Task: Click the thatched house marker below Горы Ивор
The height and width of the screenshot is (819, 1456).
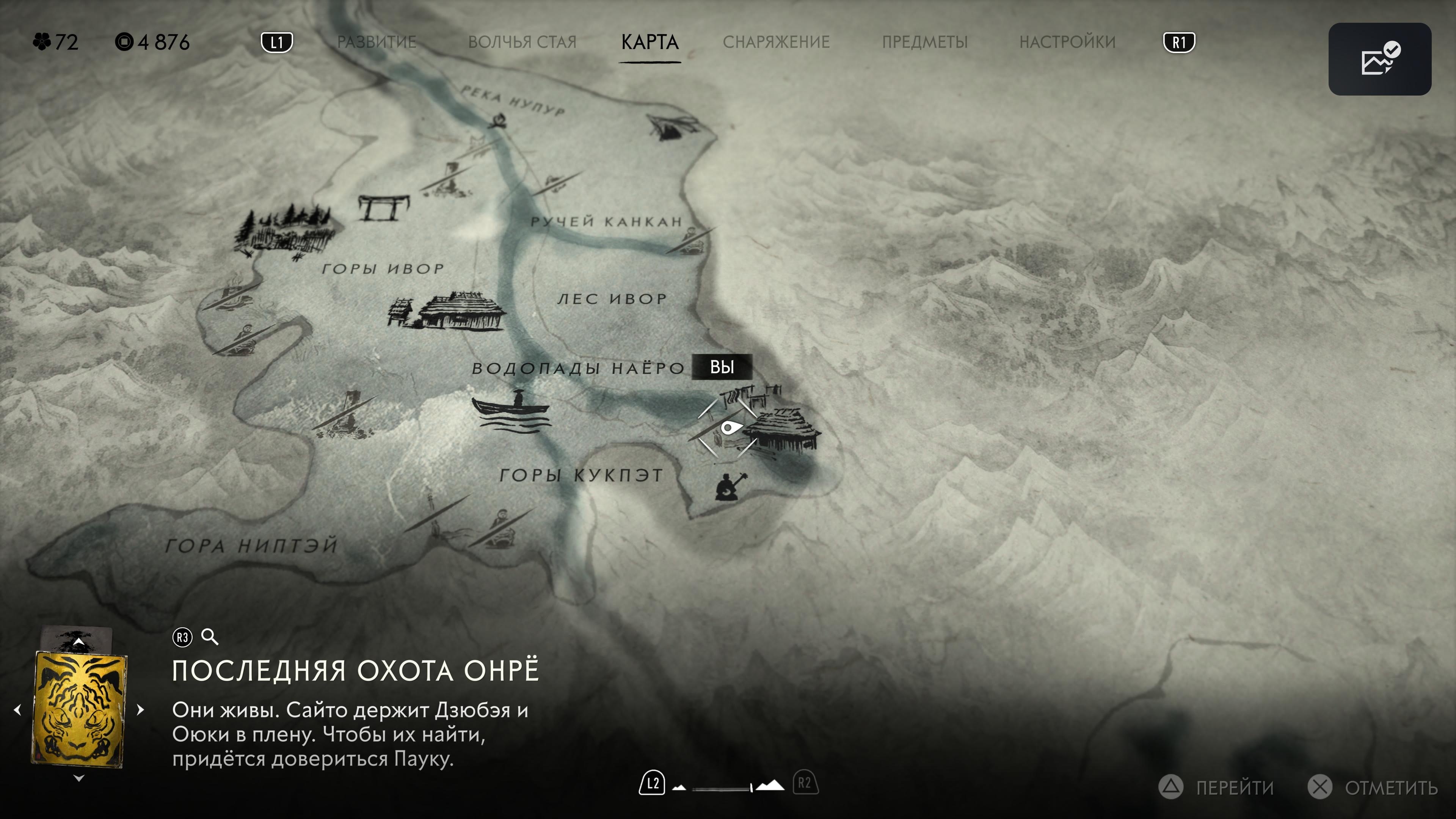Action: [x=459, y=311]
